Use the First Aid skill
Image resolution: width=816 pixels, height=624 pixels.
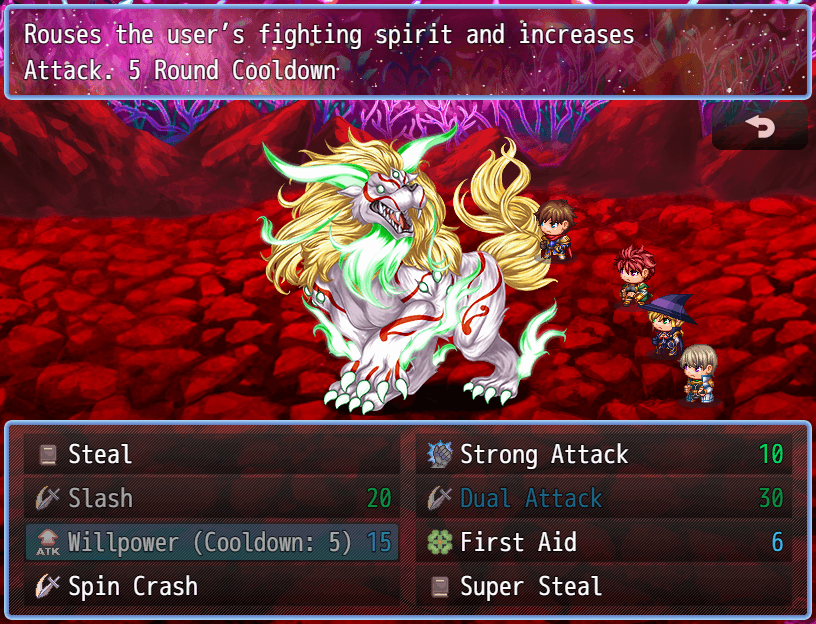pos(603,543)
